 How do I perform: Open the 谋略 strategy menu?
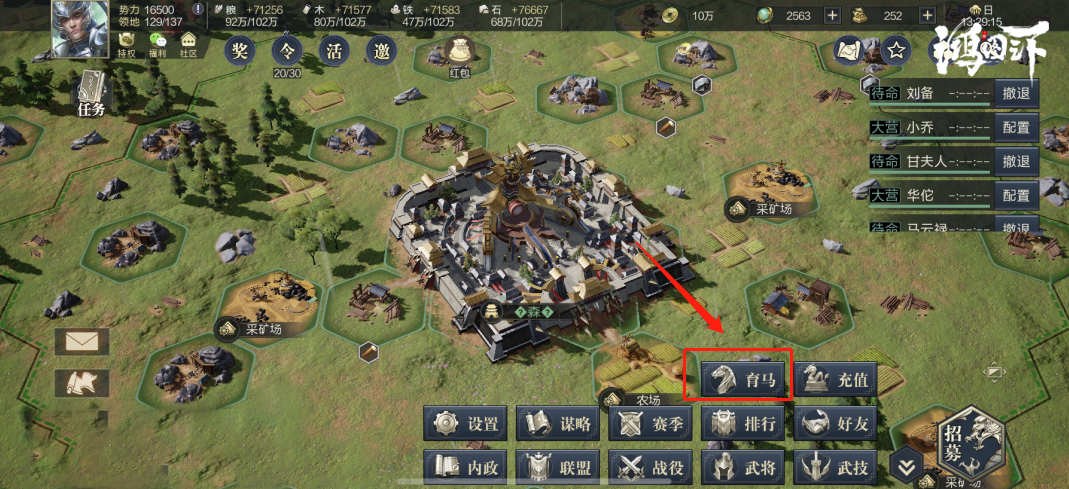click(558, 424)
